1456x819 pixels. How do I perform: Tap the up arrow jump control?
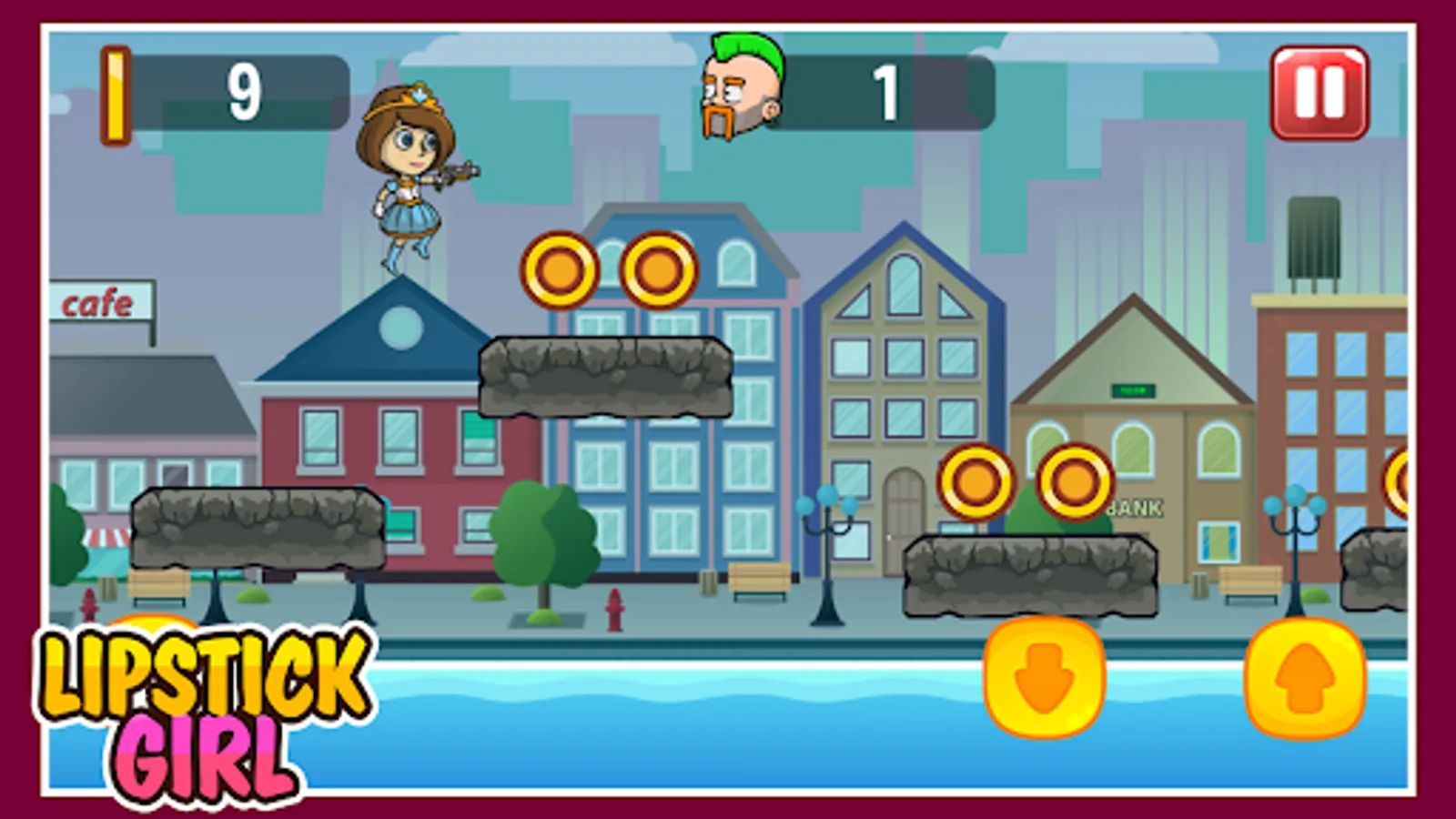coord(1303,678)
